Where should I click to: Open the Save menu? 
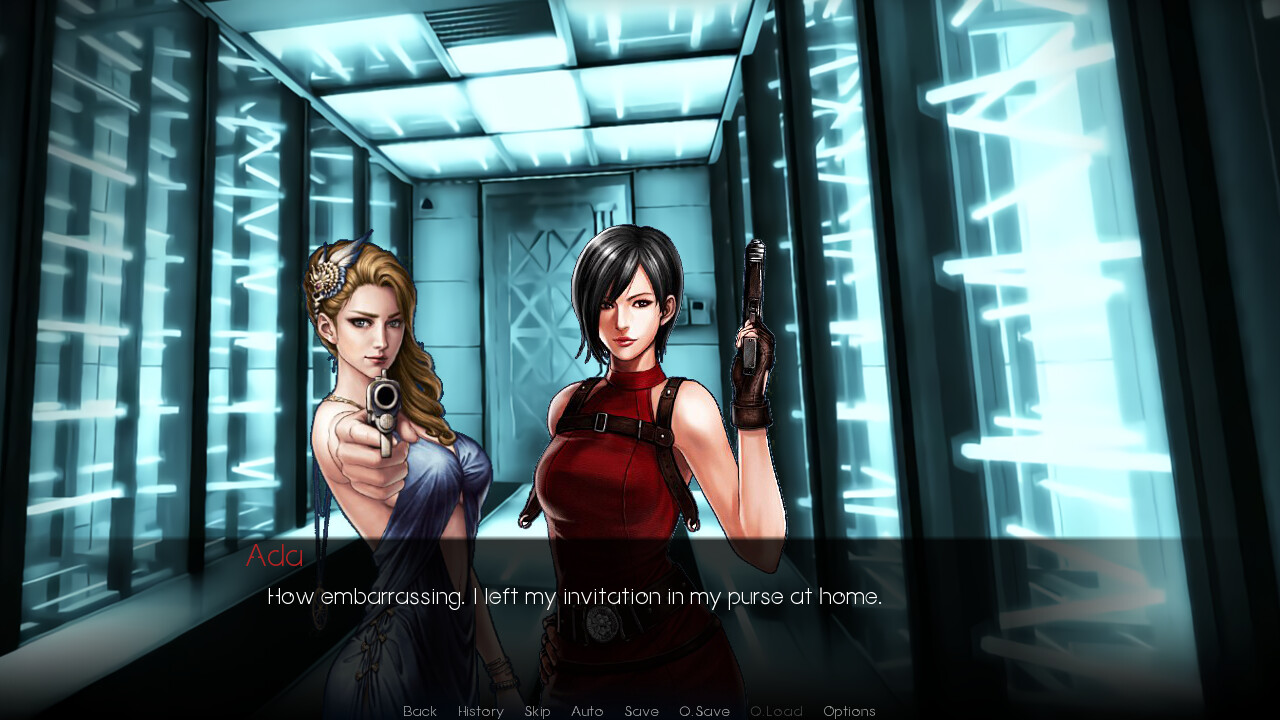pos(641,711)
